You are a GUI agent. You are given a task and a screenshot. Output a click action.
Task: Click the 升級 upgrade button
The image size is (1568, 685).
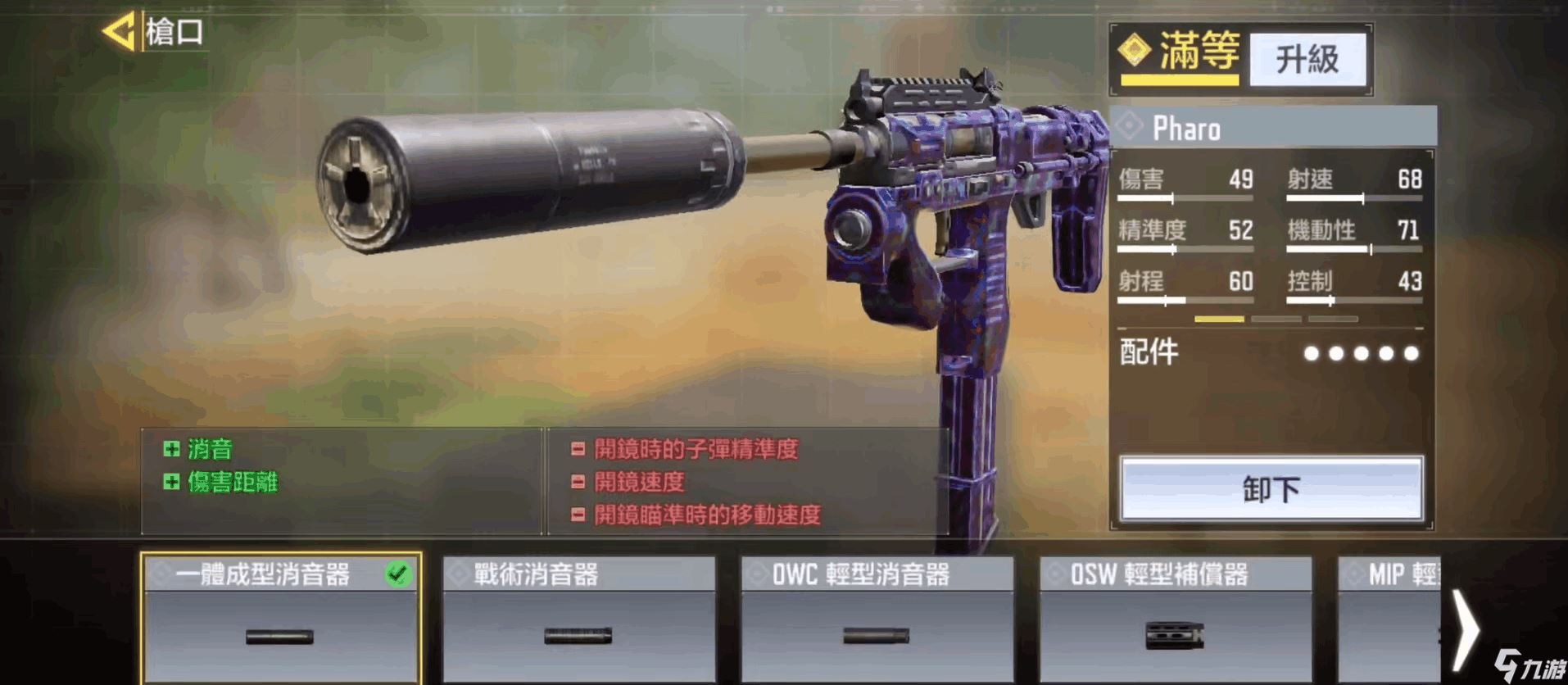click(1307, 59)
